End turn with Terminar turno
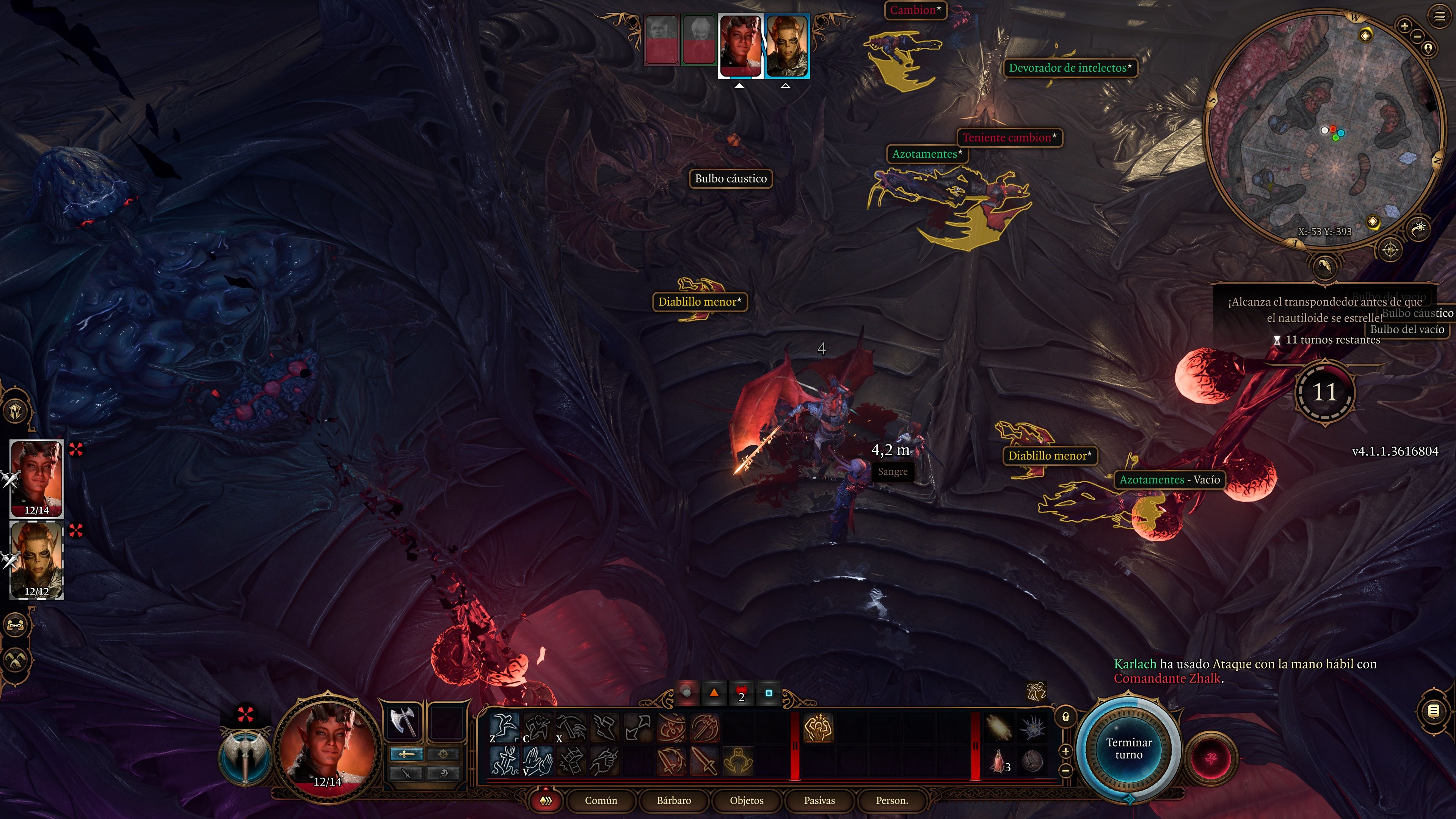 1128,748
